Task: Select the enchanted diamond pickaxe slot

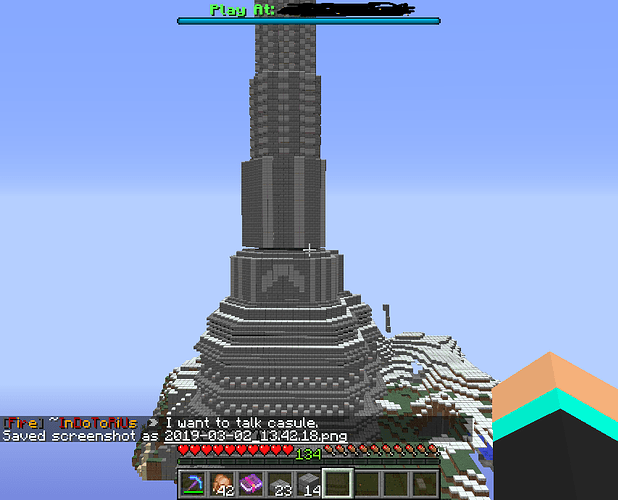Action: [193, 484]
